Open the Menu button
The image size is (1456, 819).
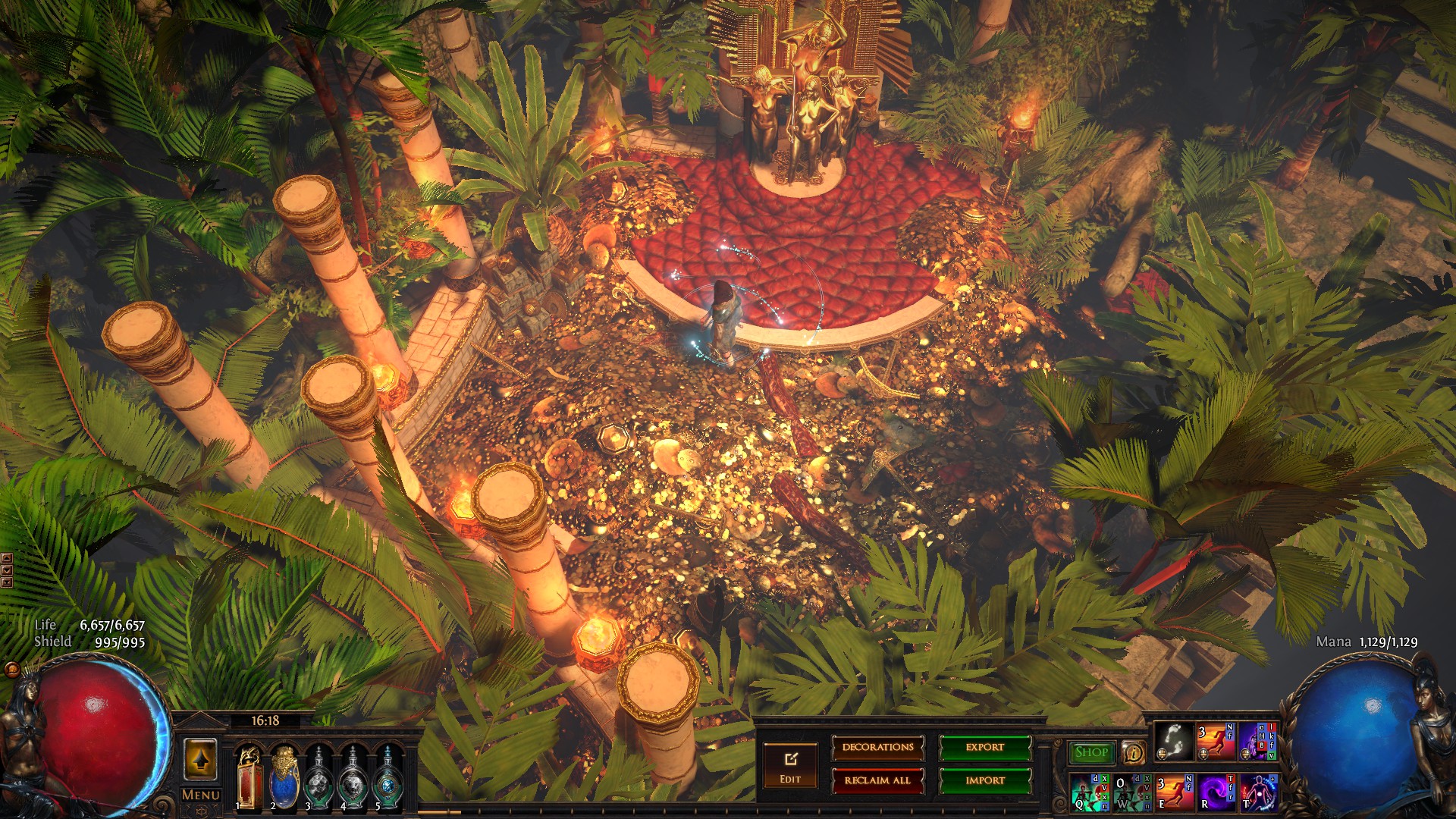pos(201,795)
